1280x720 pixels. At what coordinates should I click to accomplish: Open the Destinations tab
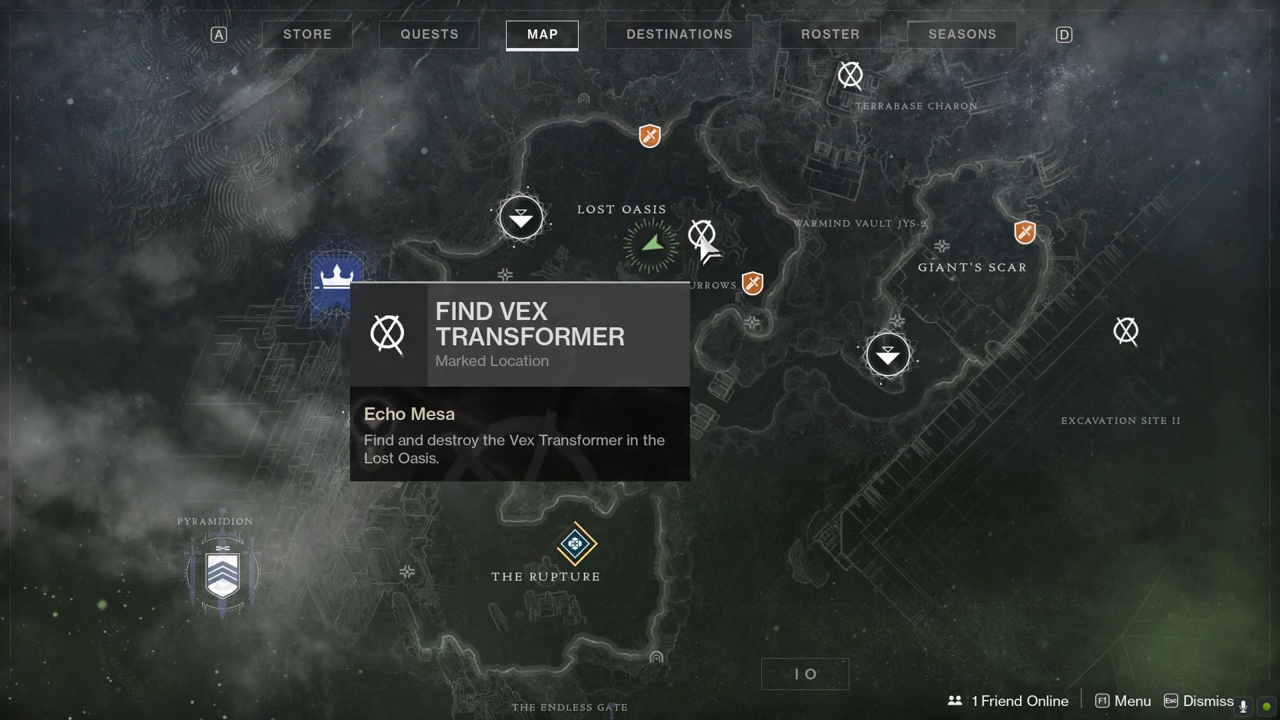pos(679,34)
